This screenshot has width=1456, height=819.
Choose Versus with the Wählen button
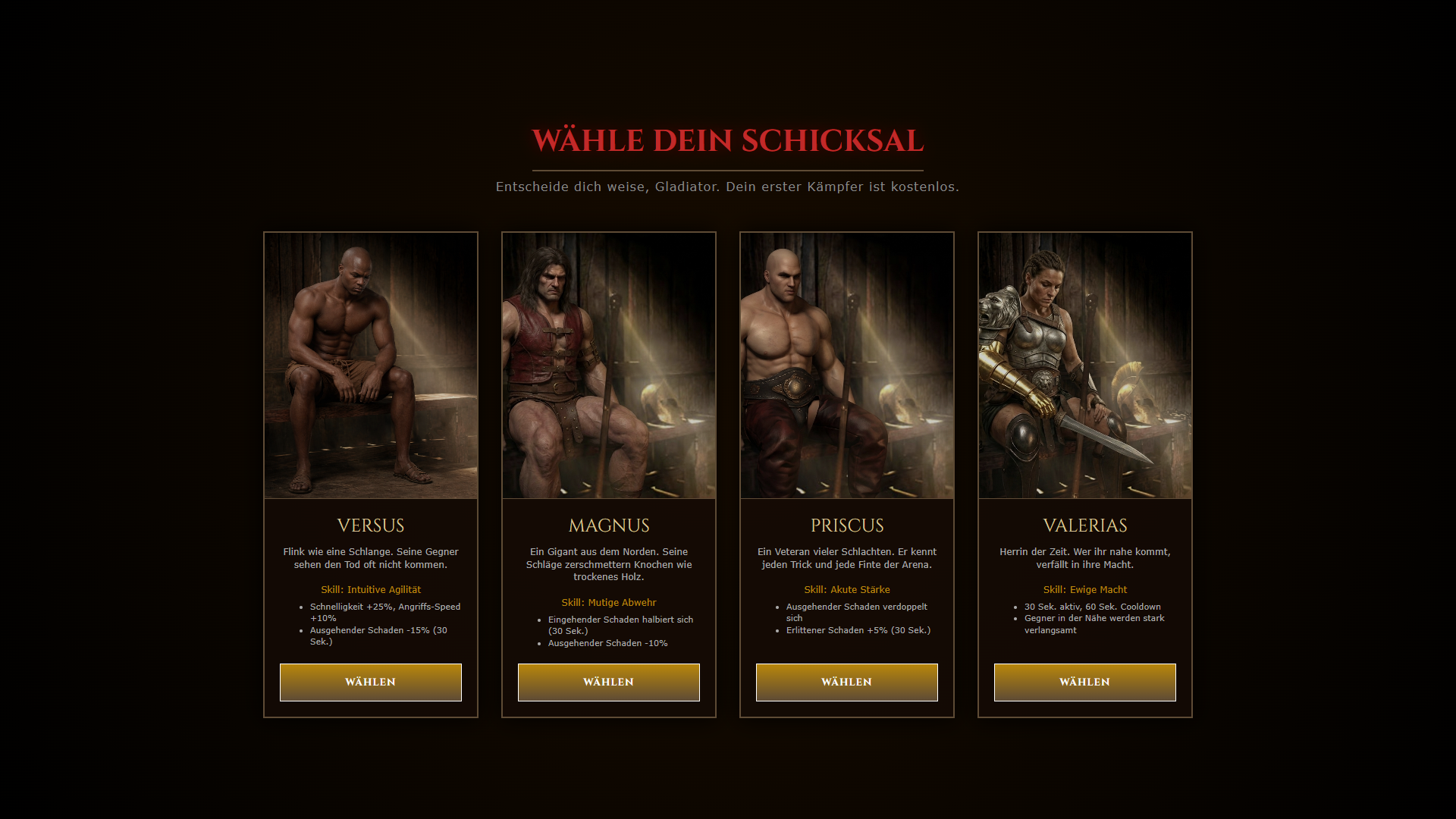pyautogui.click(x=370, y=682)
